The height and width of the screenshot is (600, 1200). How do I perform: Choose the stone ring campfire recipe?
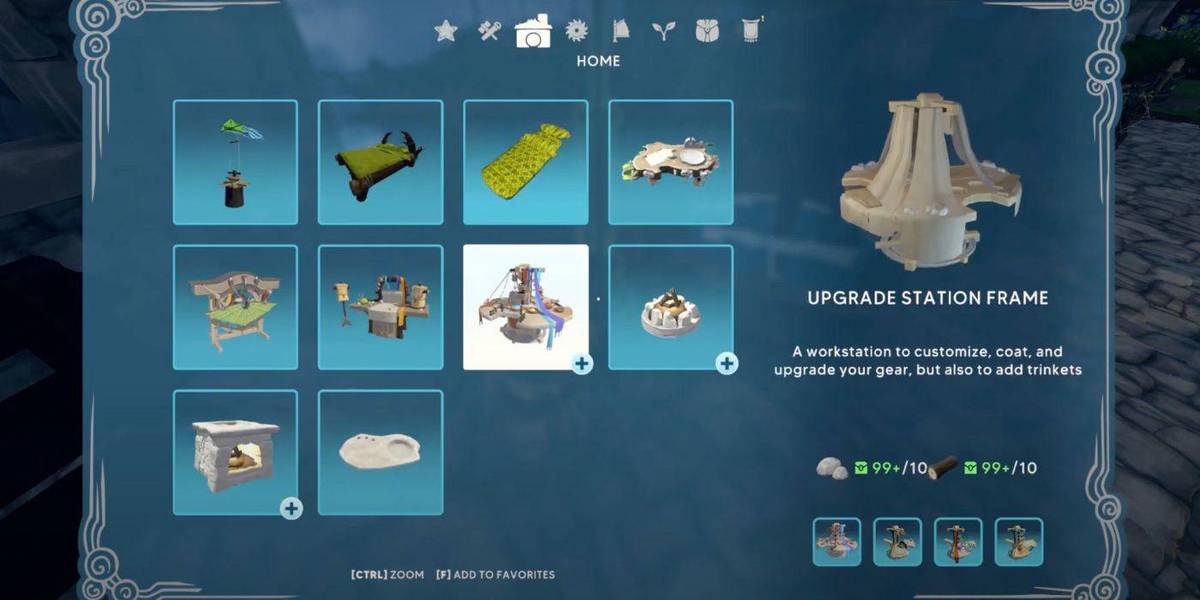click(670, 307)
